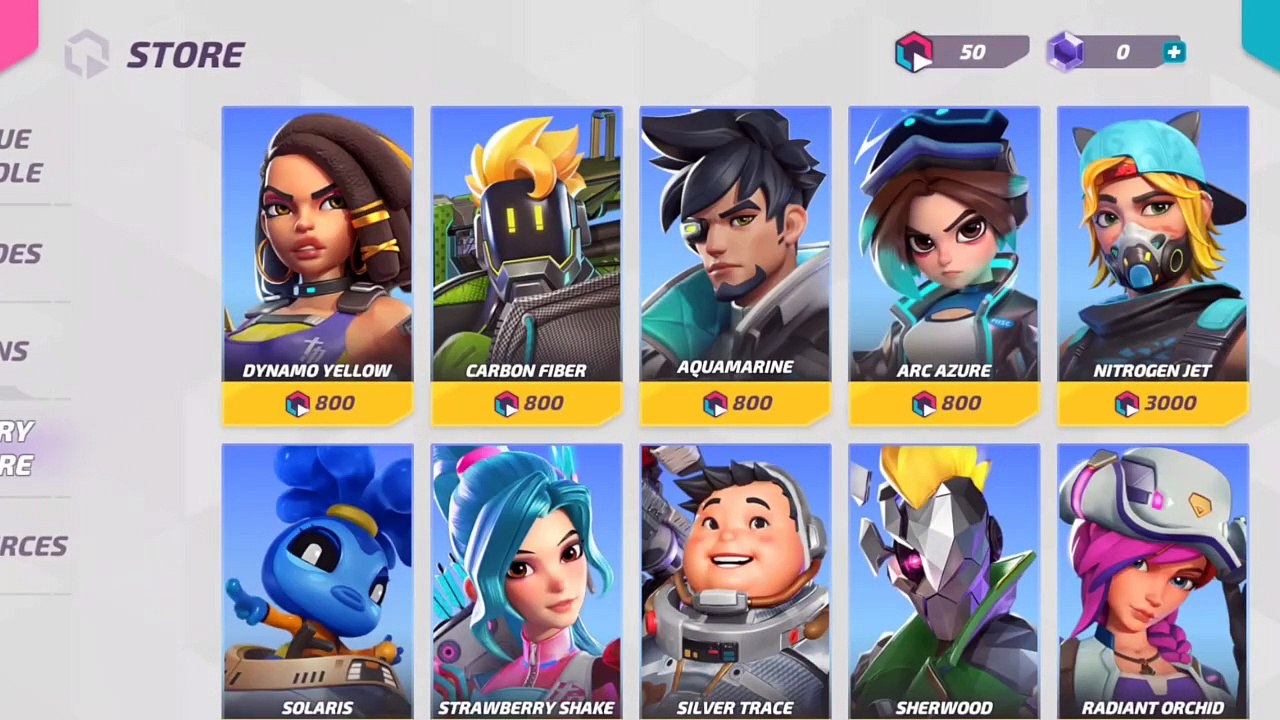Open the Aquamarine skin offer
The width and height of the screenshot is (1280, 720).
735,245
